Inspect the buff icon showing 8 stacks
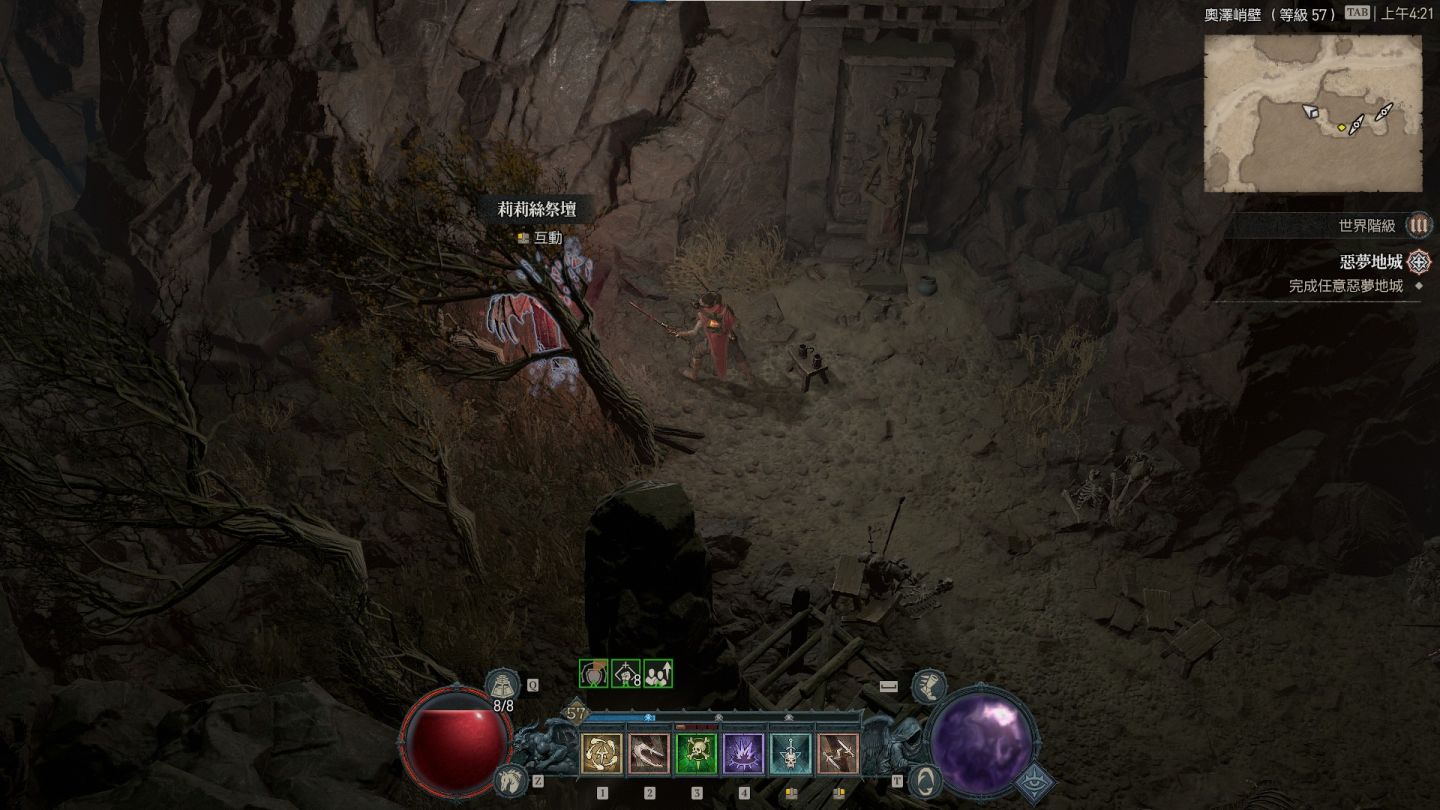 [626, 674]
